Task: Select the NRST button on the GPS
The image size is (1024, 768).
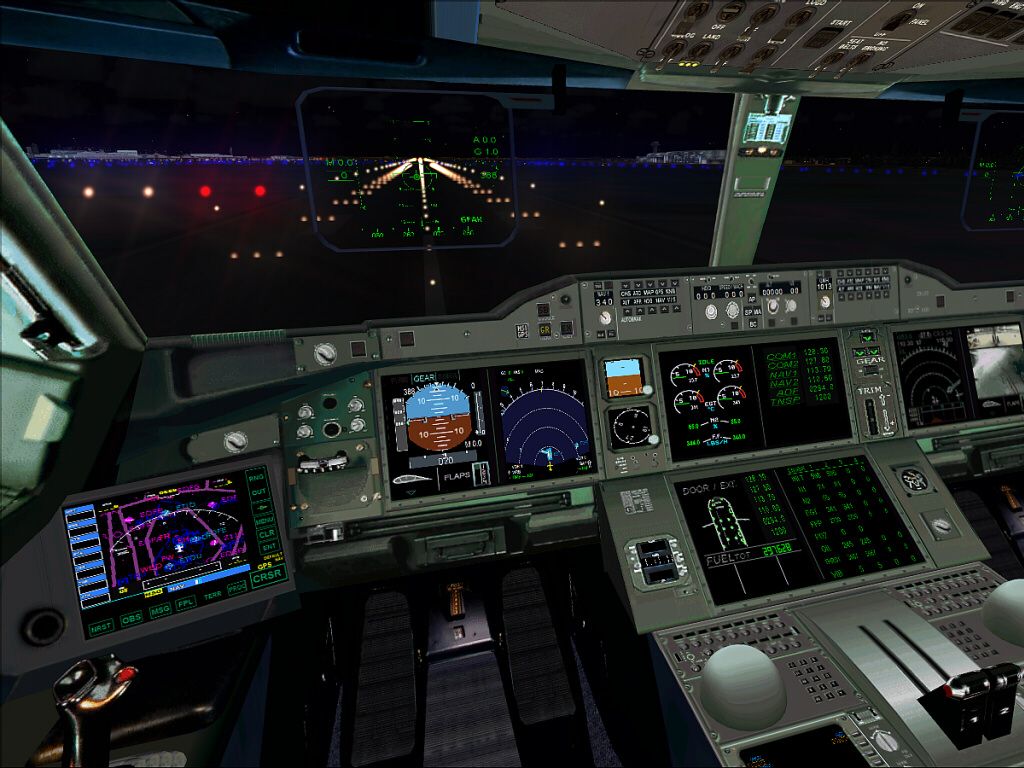Action: pos(101,628)
